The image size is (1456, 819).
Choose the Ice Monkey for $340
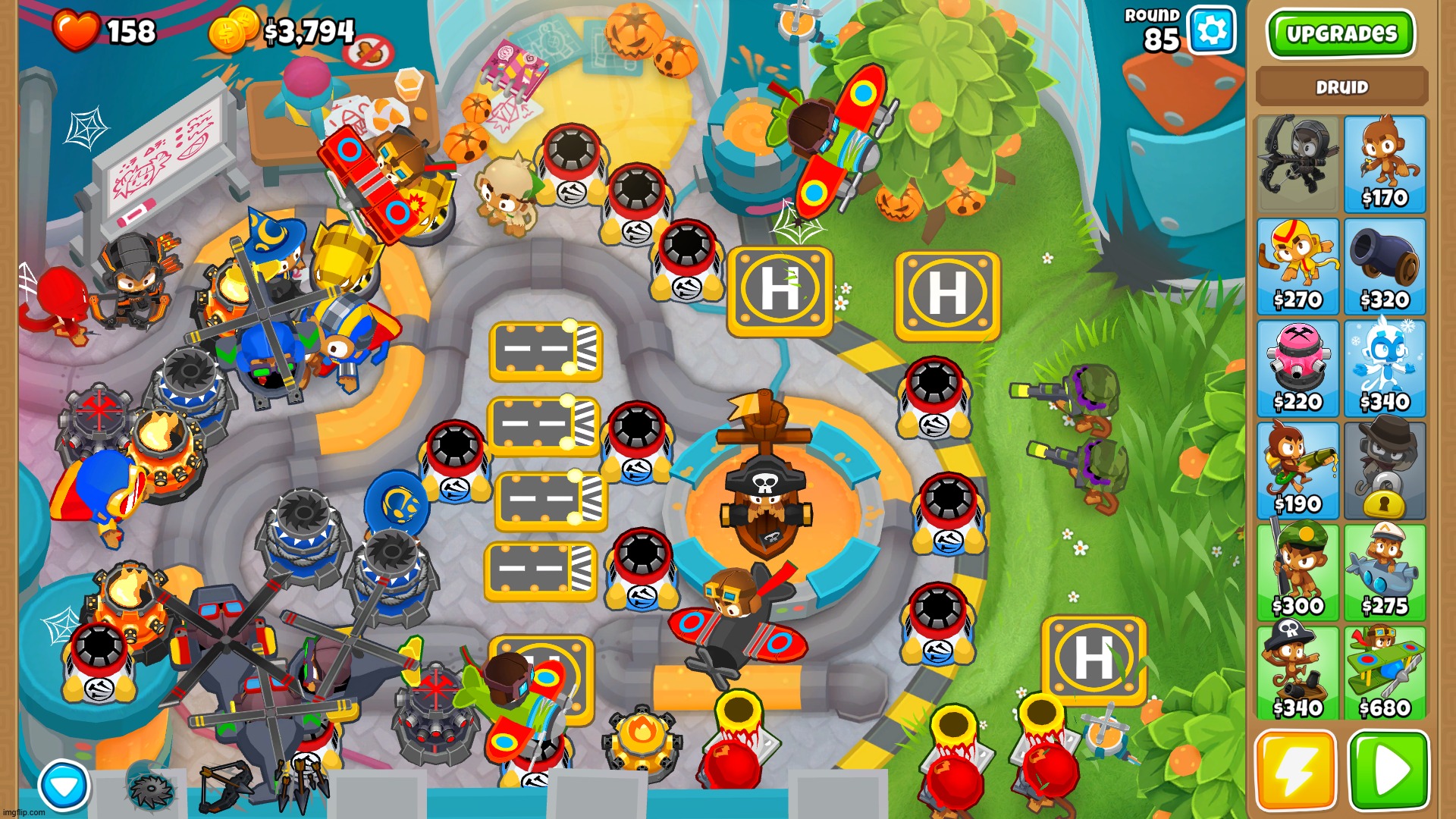[x=1385, y=369]
